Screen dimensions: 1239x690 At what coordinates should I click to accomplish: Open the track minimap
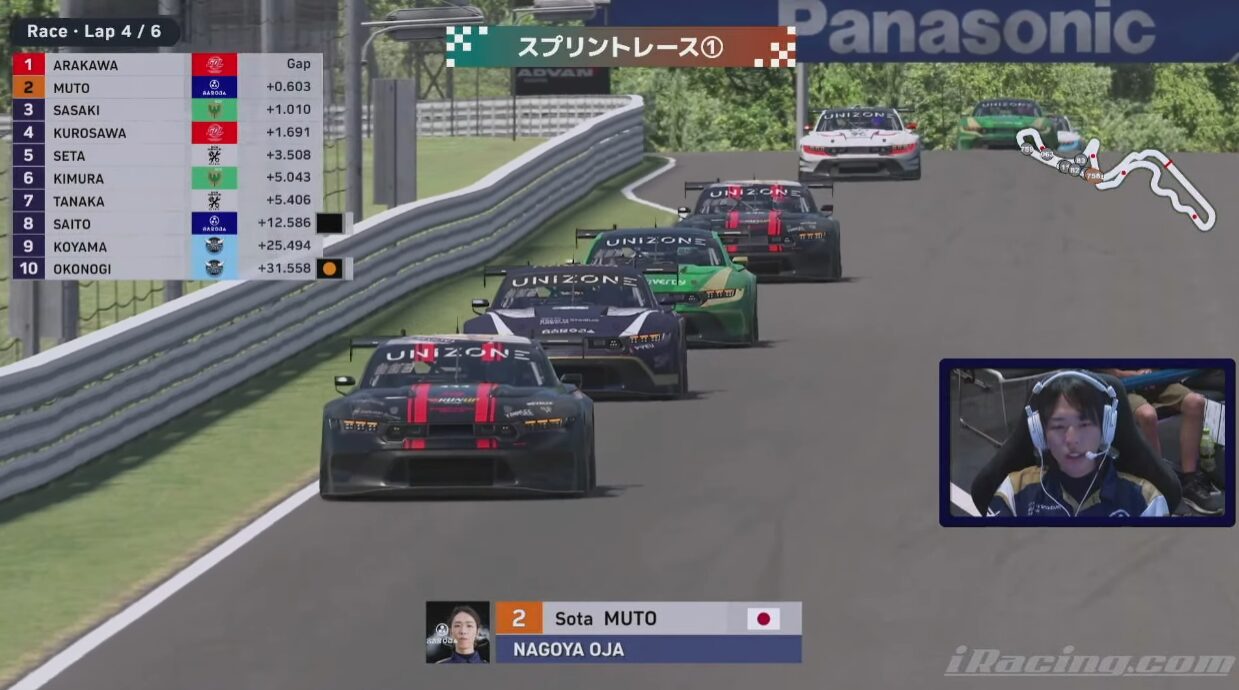(x=1115, y=173)
